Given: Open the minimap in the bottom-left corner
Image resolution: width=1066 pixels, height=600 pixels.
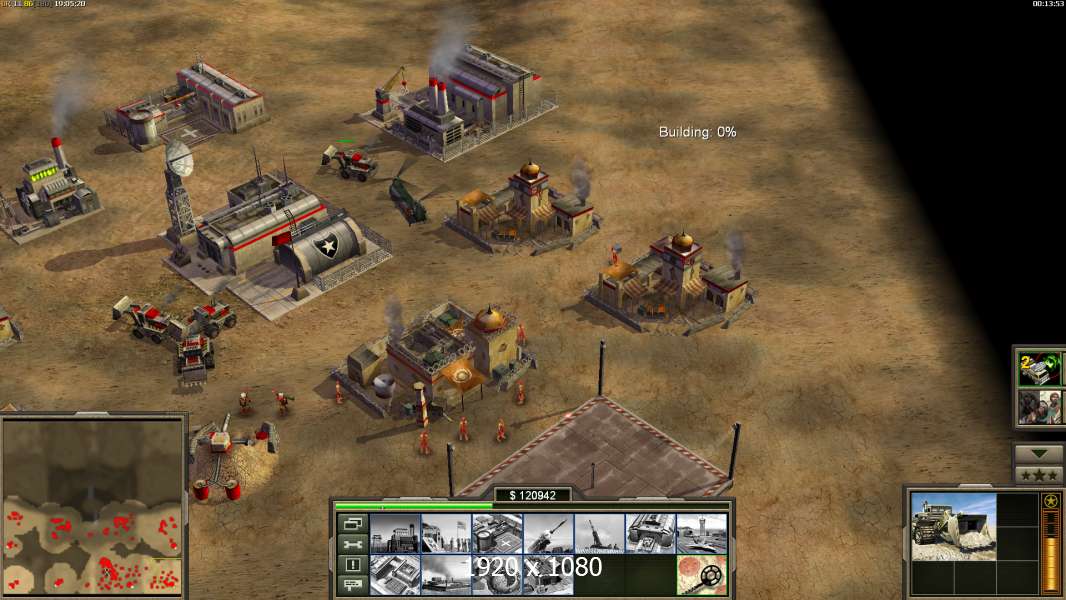Looking at the screenshot, I should pyautogui.click(x=93, y=505).
